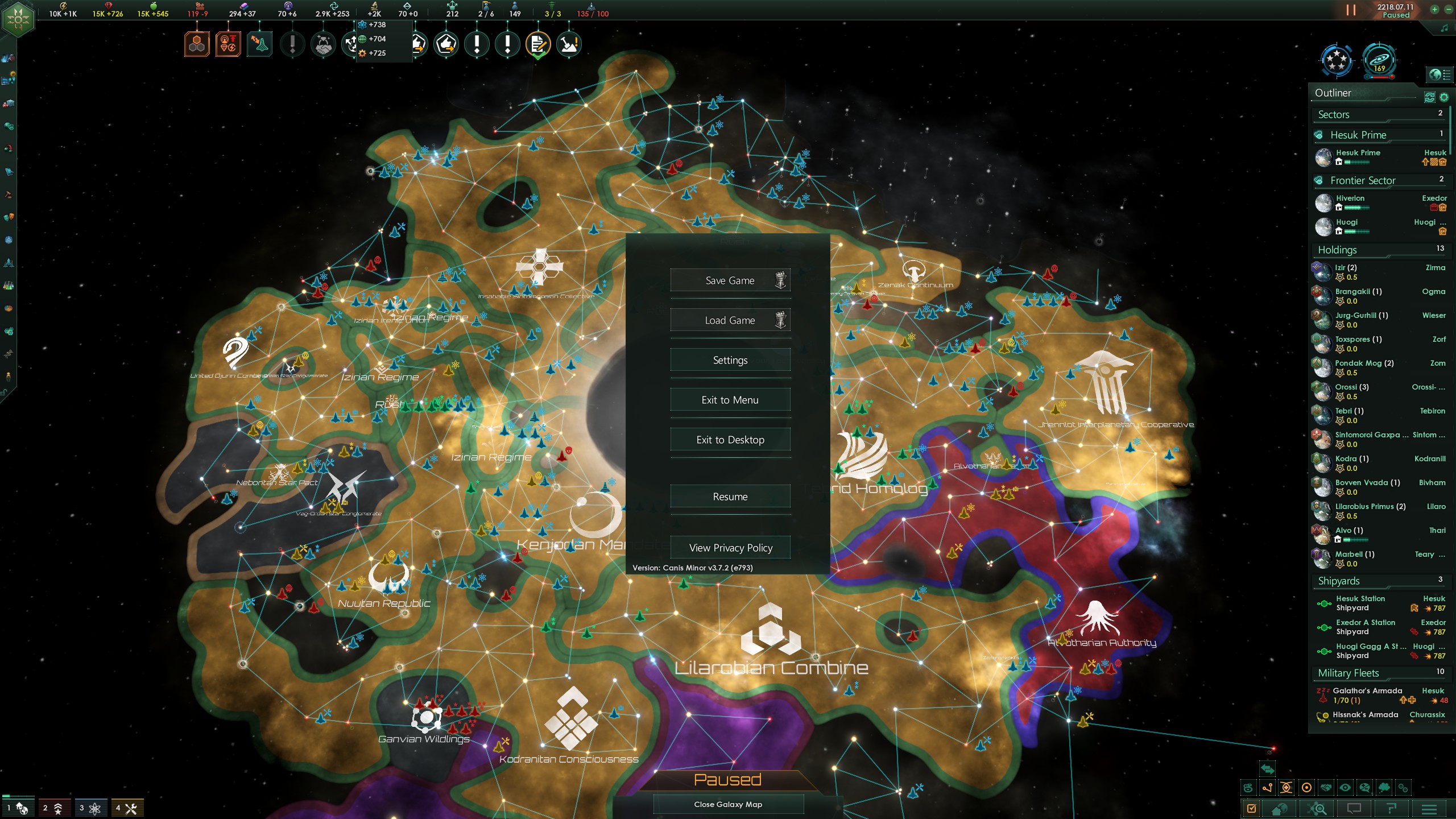Select Exit to Desktop
The image size is (1456, 819).
coord(730,440)
